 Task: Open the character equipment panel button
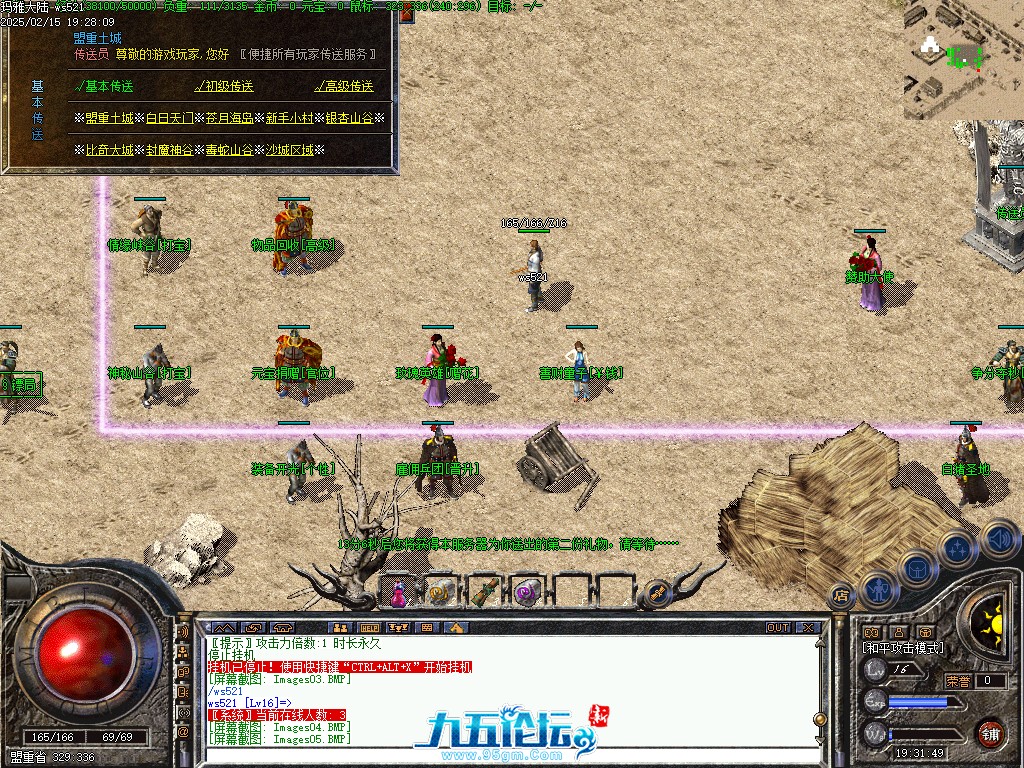pos(877,589)
